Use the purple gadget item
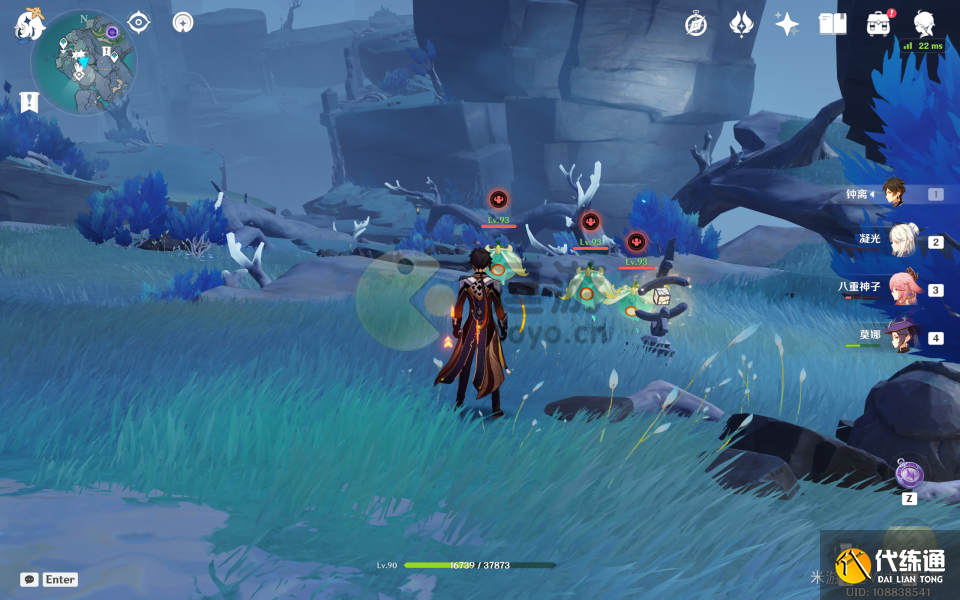This screenshot has width=960, height=600. (x=909, y=475)
